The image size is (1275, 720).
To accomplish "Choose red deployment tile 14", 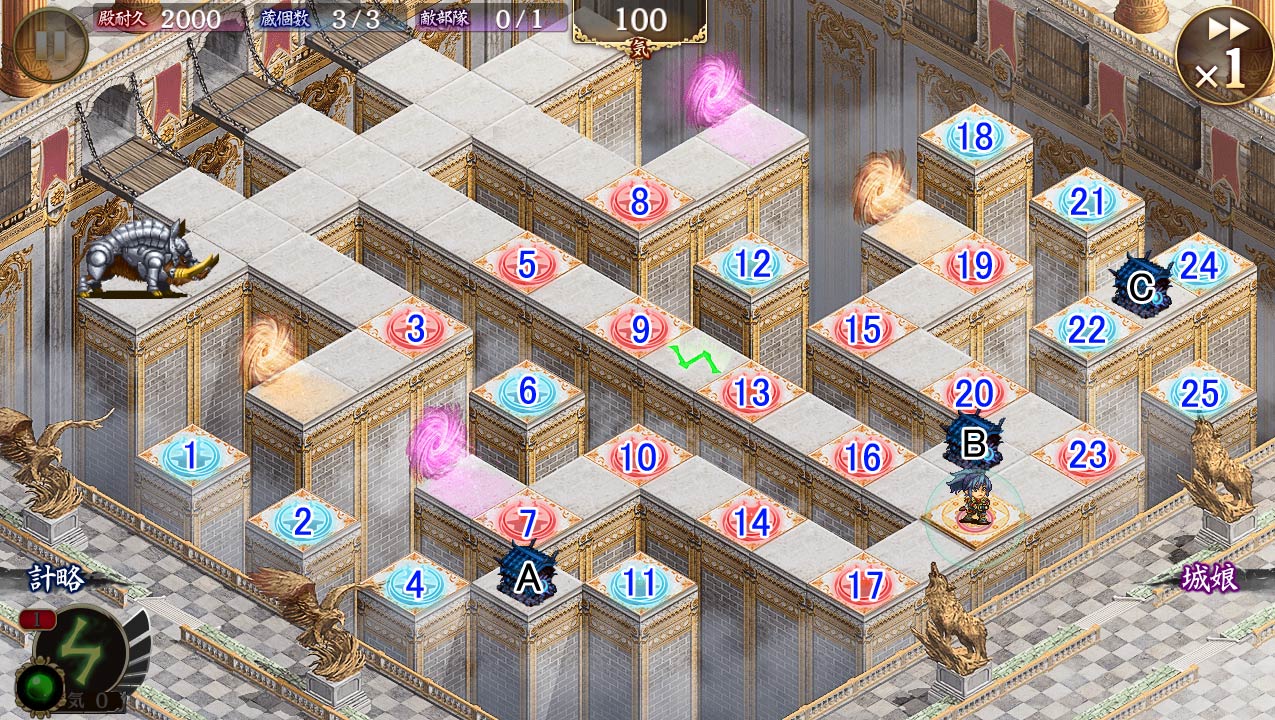I will 751,522.
